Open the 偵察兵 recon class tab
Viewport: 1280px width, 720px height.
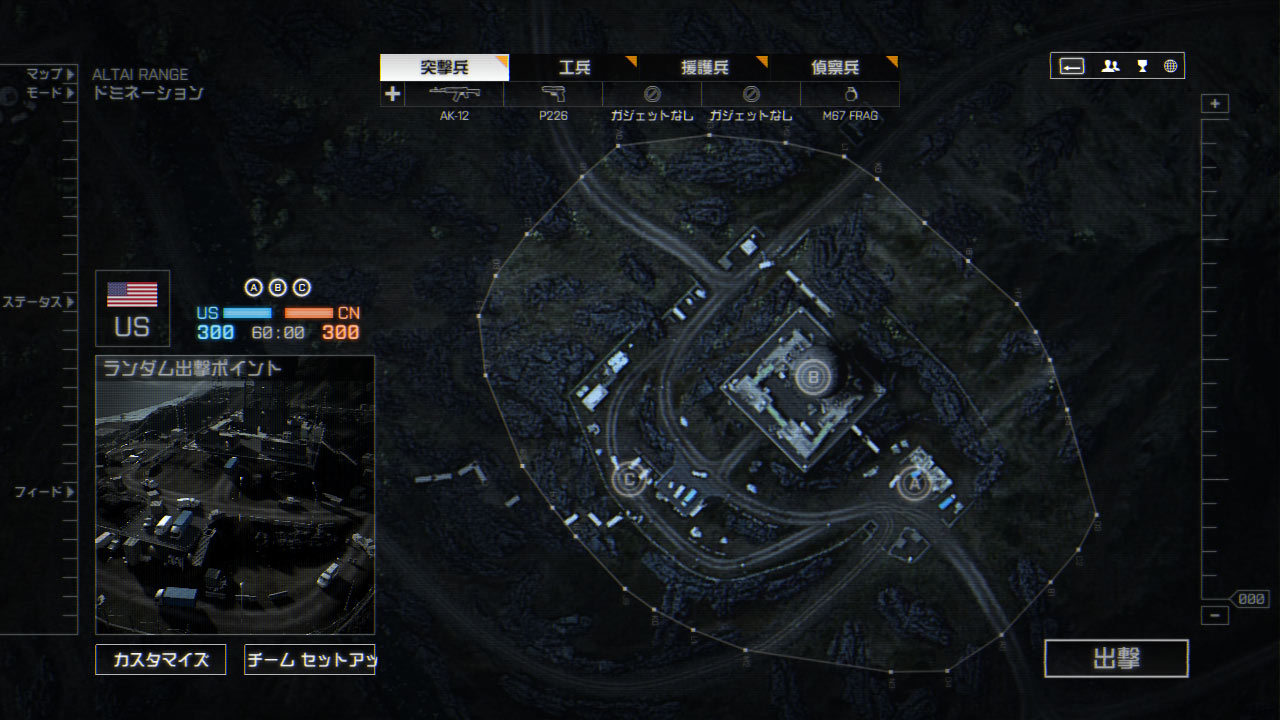coord(835,67)
